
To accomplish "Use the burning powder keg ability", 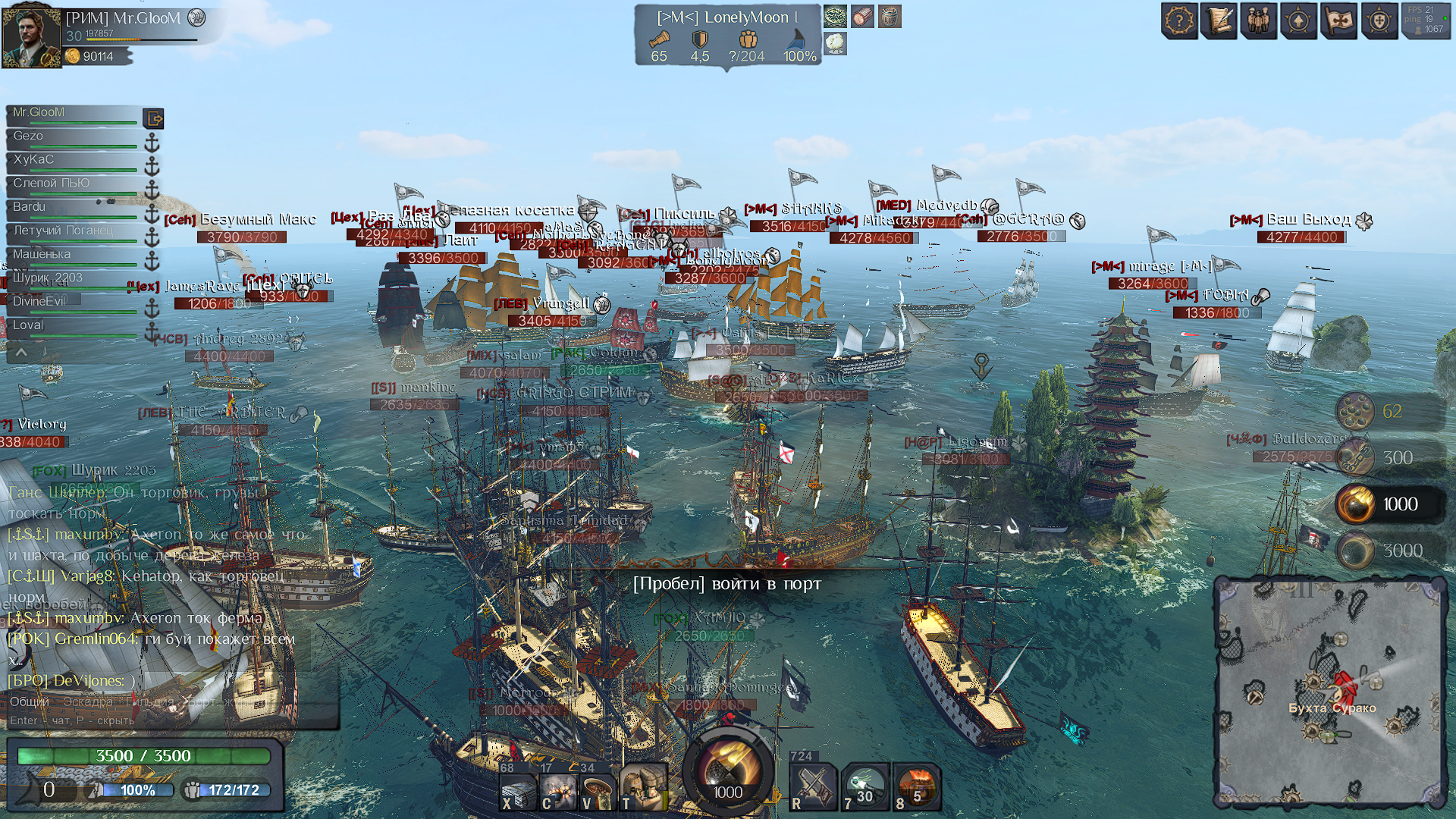I will pos(917,786).
